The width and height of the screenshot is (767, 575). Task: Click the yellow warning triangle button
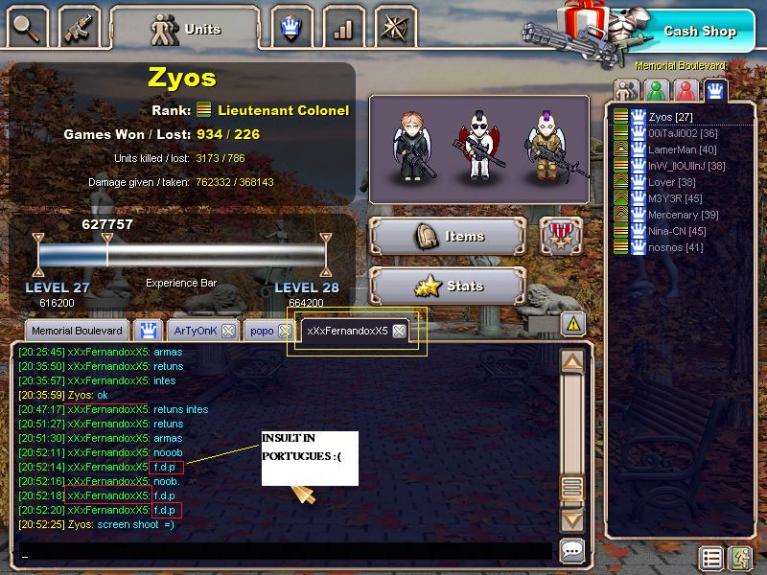click(x=572, y=323)
